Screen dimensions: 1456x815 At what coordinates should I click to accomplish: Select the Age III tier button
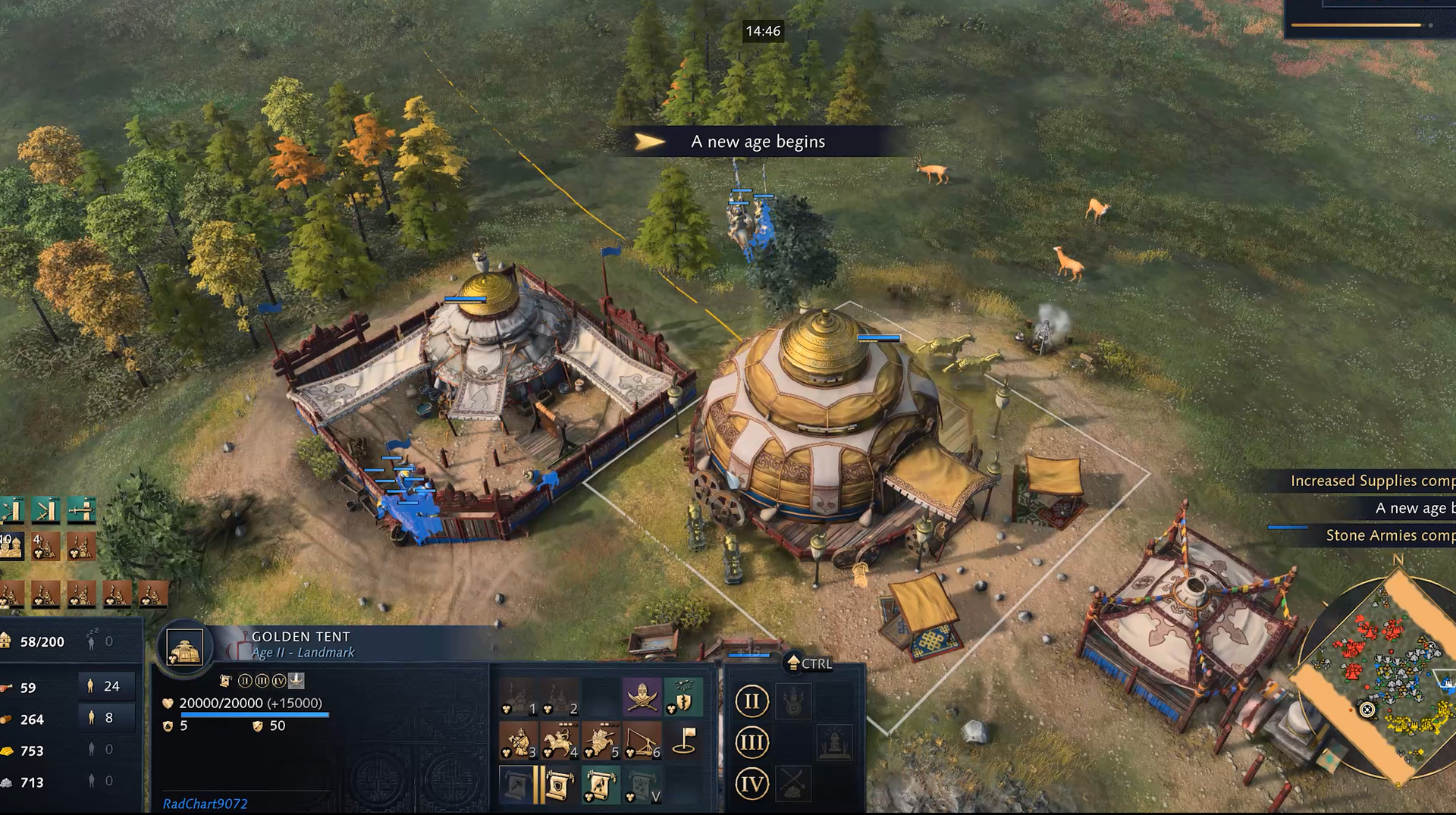click(x=752, y=742)
